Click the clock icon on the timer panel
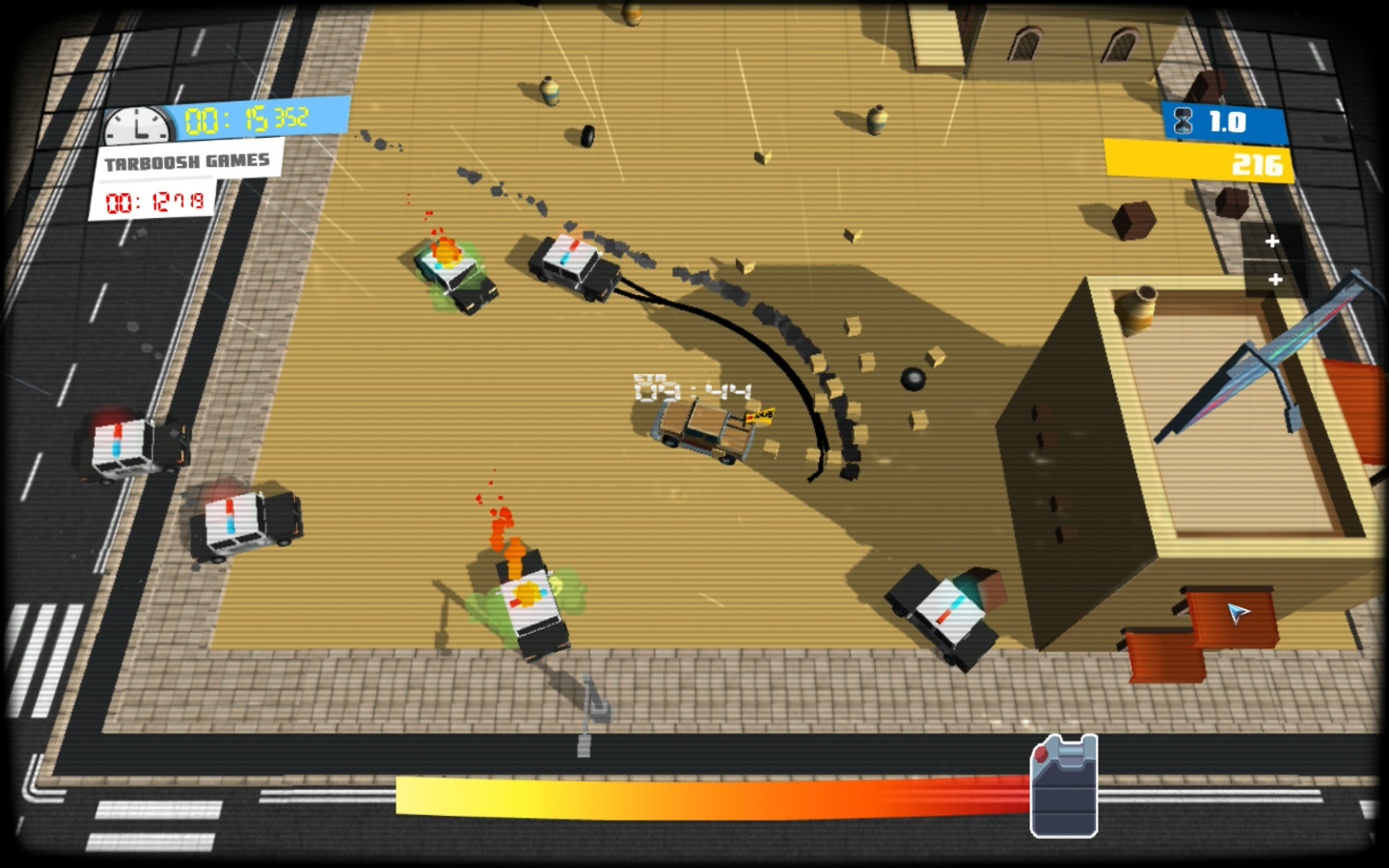 coord(139,123)
